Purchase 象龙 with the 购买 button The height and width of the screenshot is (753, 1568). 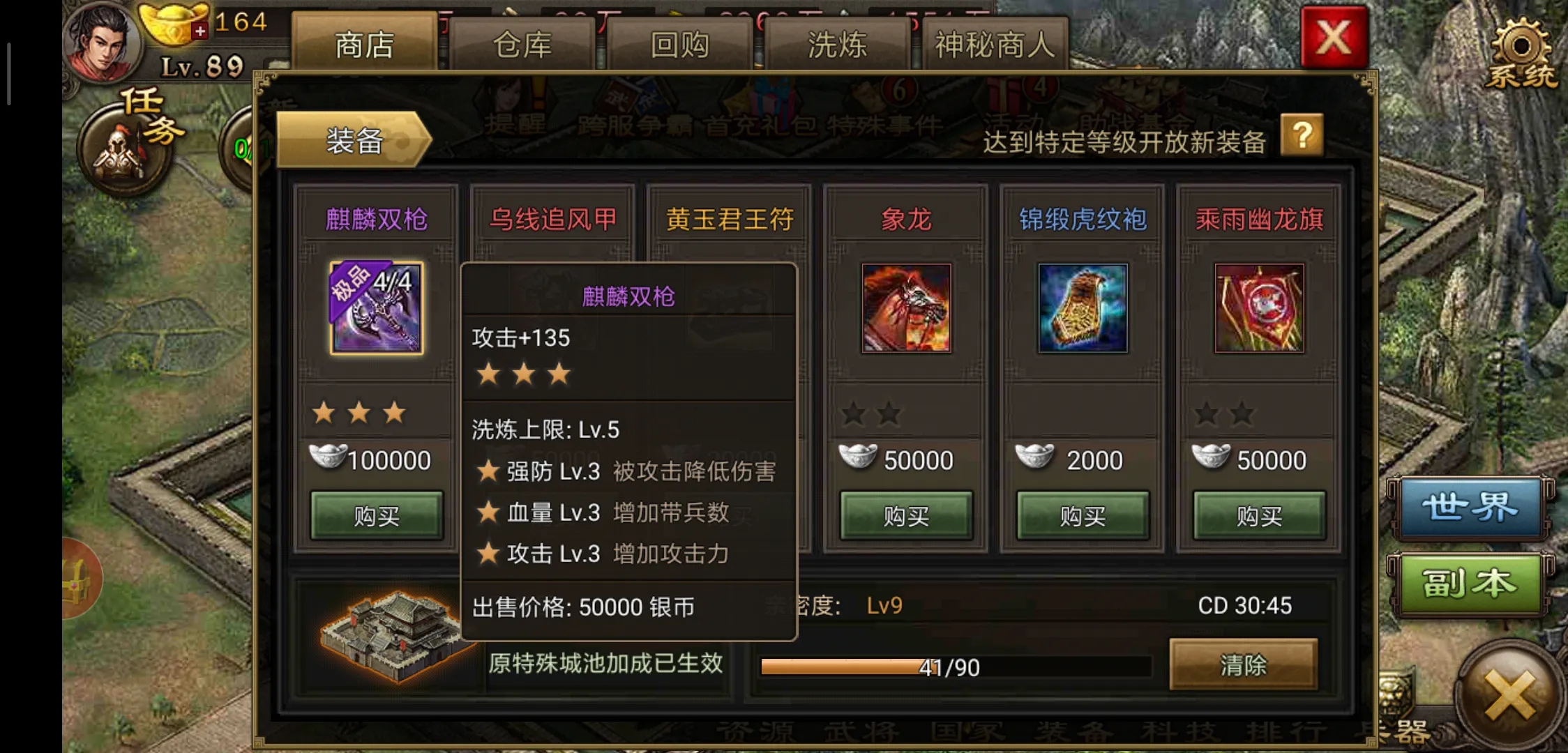coord(905,516)
